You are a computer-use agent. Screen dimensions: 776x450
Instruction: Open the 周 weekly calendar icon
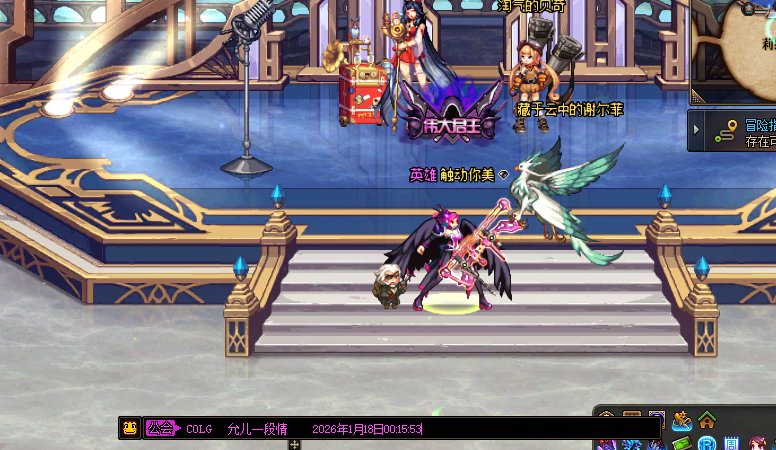(x=732, y=443)
